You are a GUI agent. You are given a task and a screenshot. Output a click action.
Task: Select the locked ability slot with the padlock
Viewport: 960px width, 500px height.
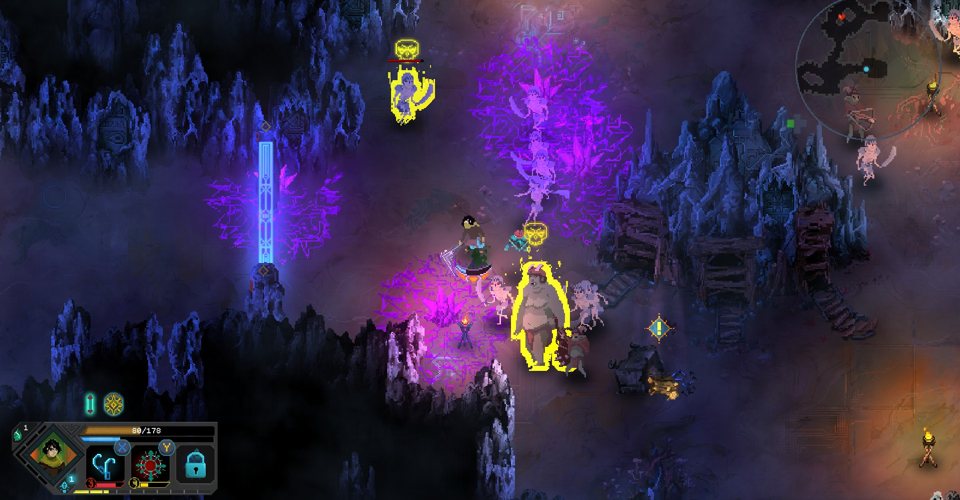pos(196,465)
